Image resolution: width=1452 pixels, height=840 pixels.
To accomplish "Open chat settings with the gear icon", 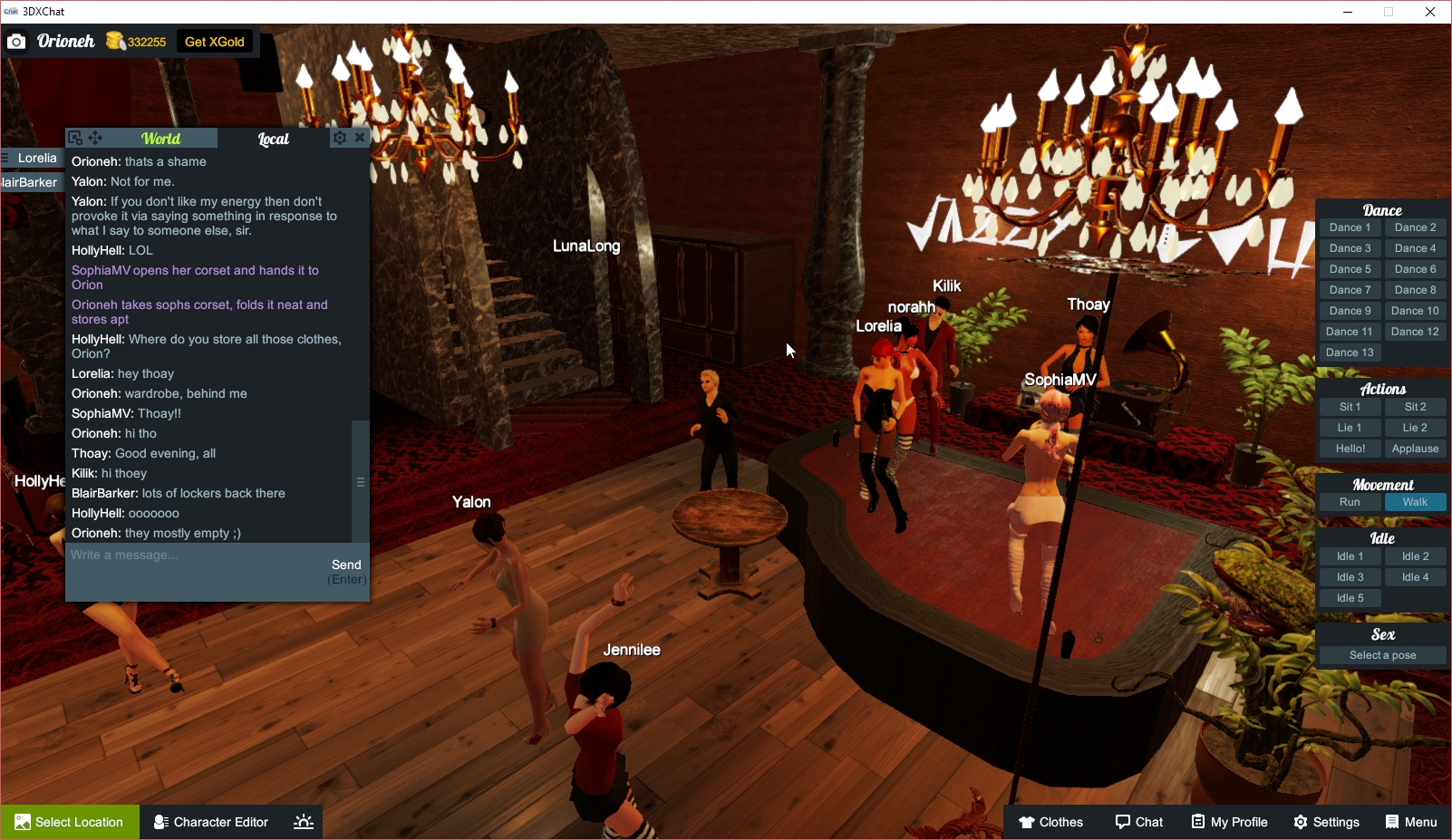I will (x=339, y=137).
